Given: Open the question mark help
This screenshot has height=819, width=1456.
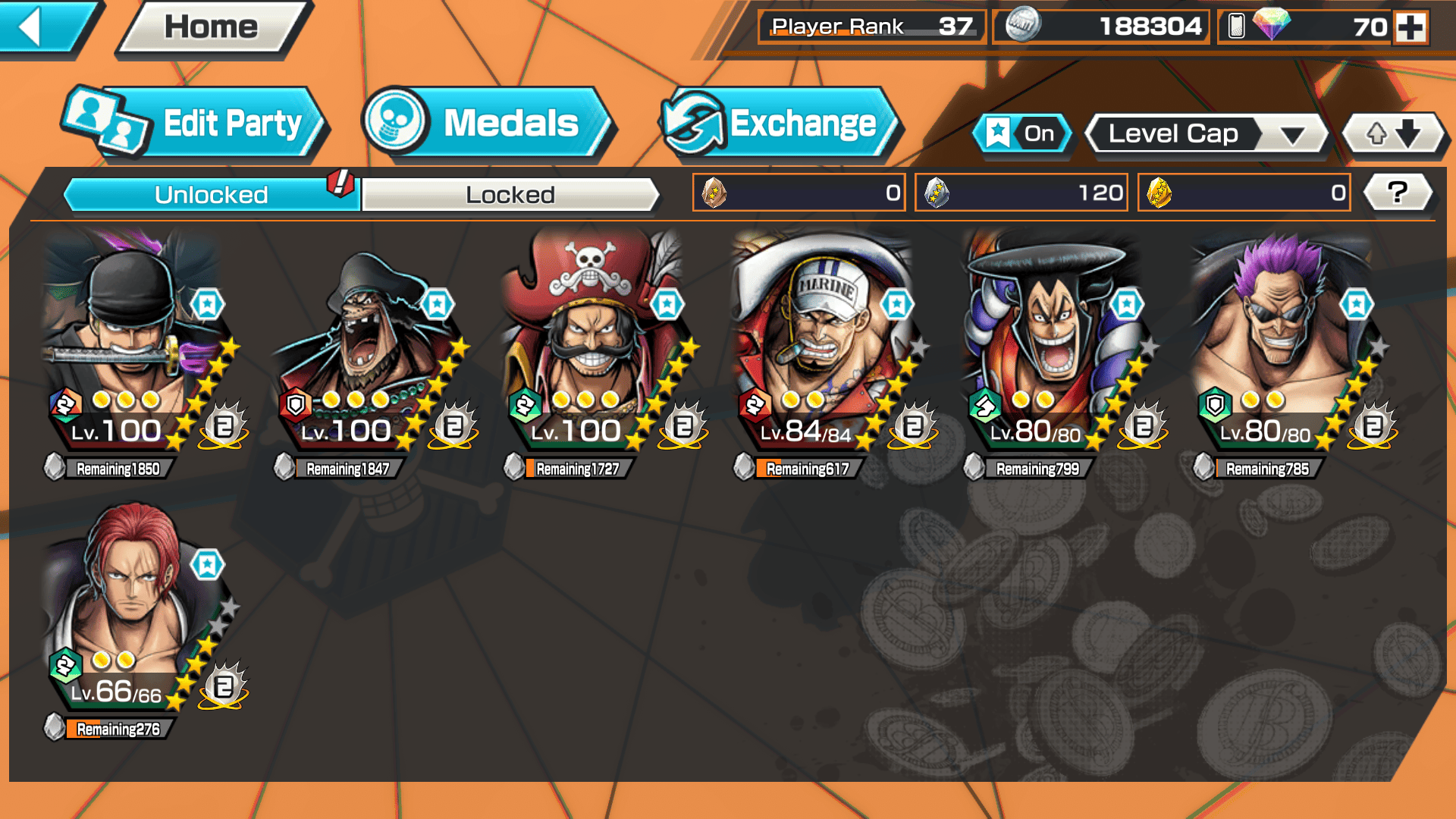Looking at the screenshot, I should 1397,193.
